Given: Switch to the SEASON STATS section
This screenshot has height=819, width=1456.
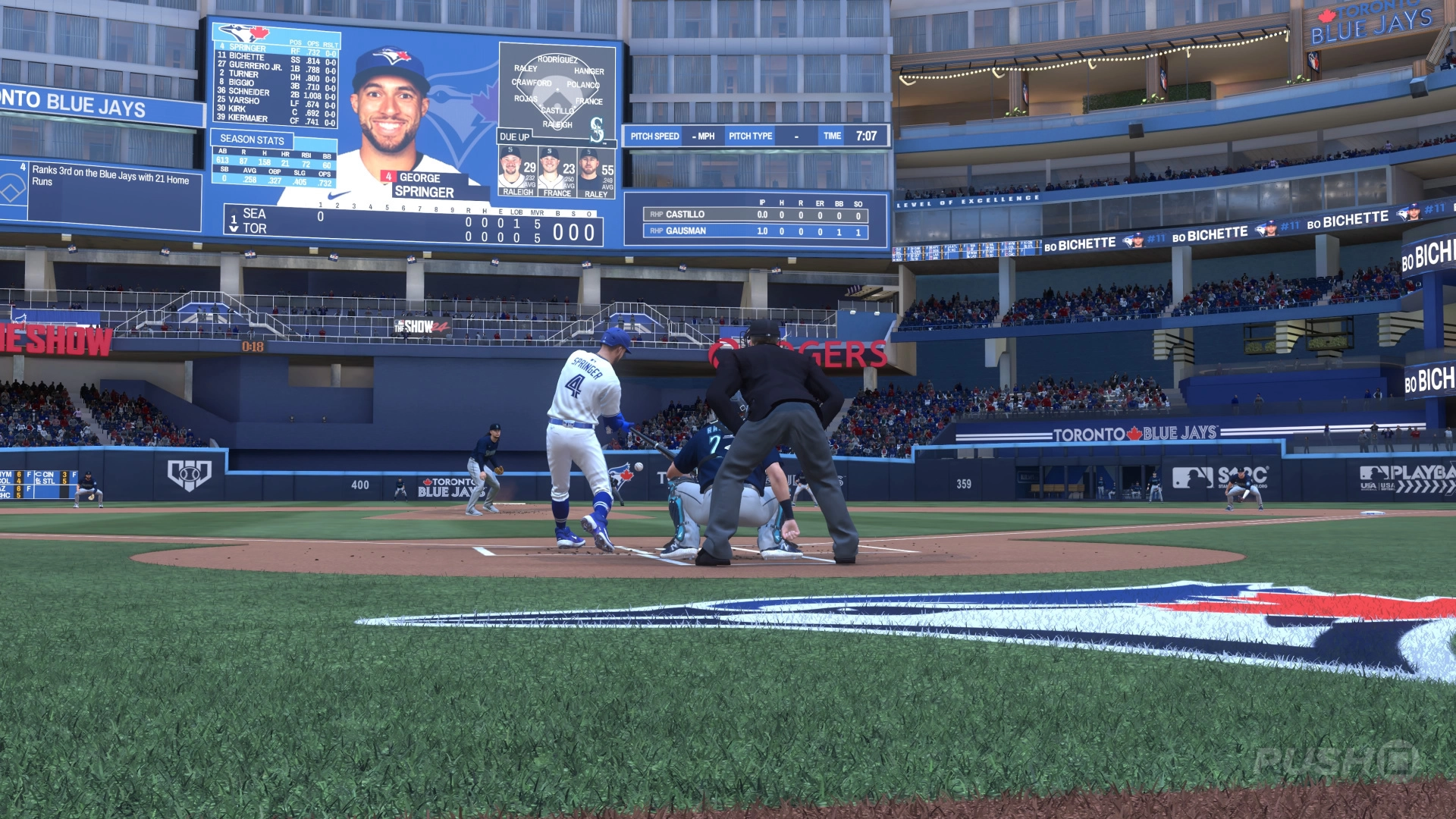Looking at the screenshot, I should [253, 140].
